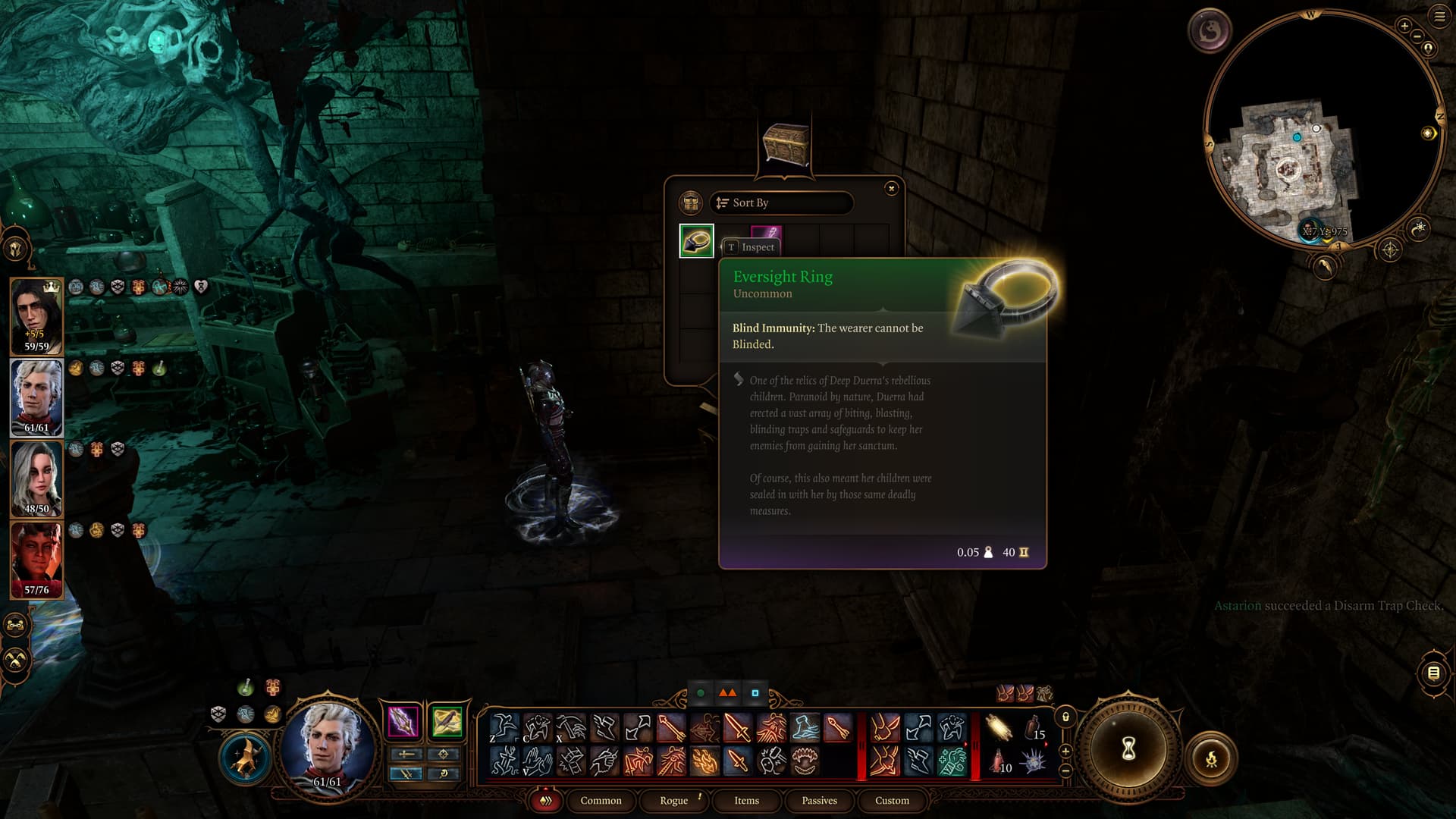Select the Eversight Ring slot
Image resolution: width=1456 pixels, height=819 pixels.
point(696,241)
